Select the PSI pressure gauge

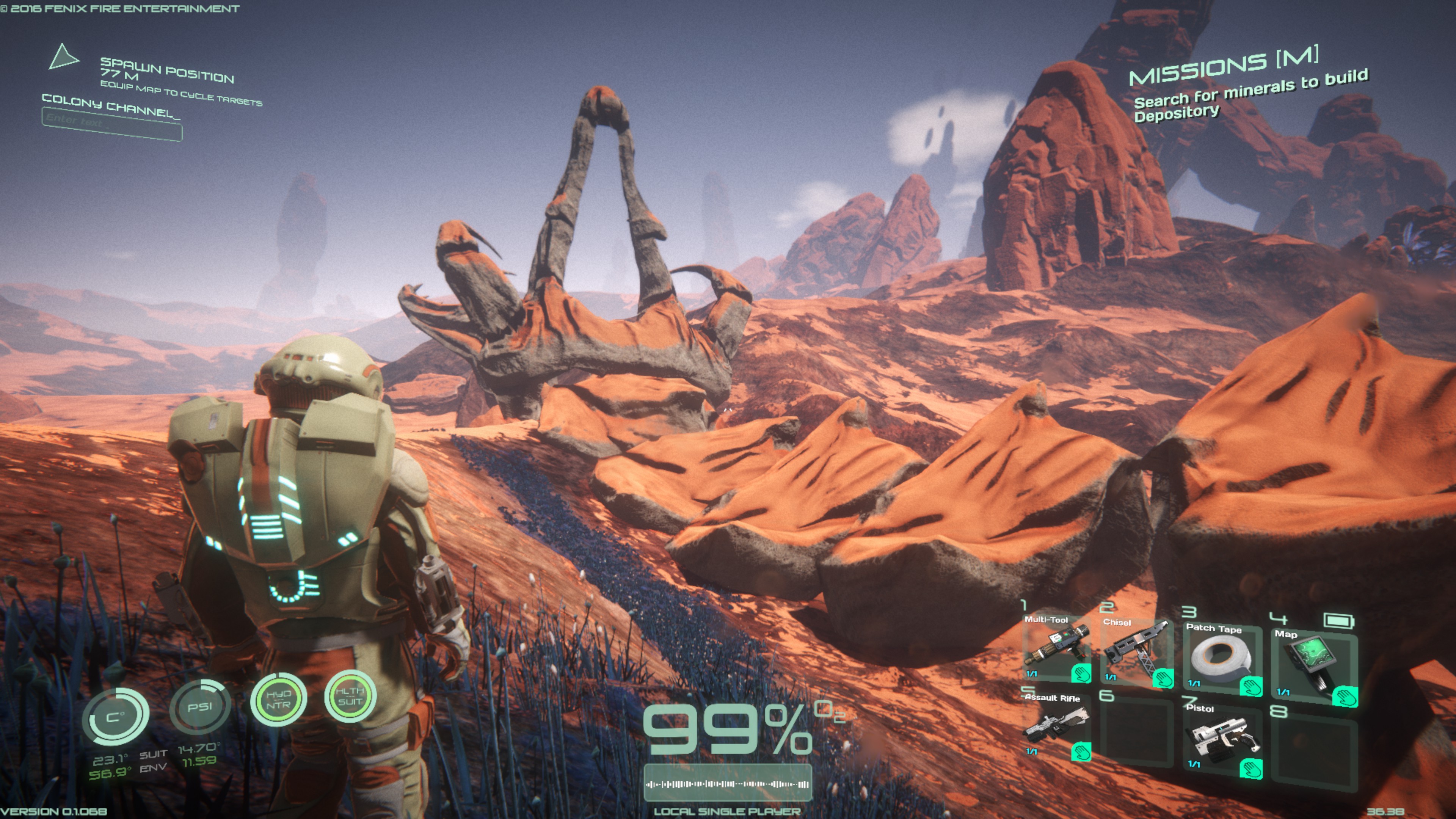[x=199, y=707]
